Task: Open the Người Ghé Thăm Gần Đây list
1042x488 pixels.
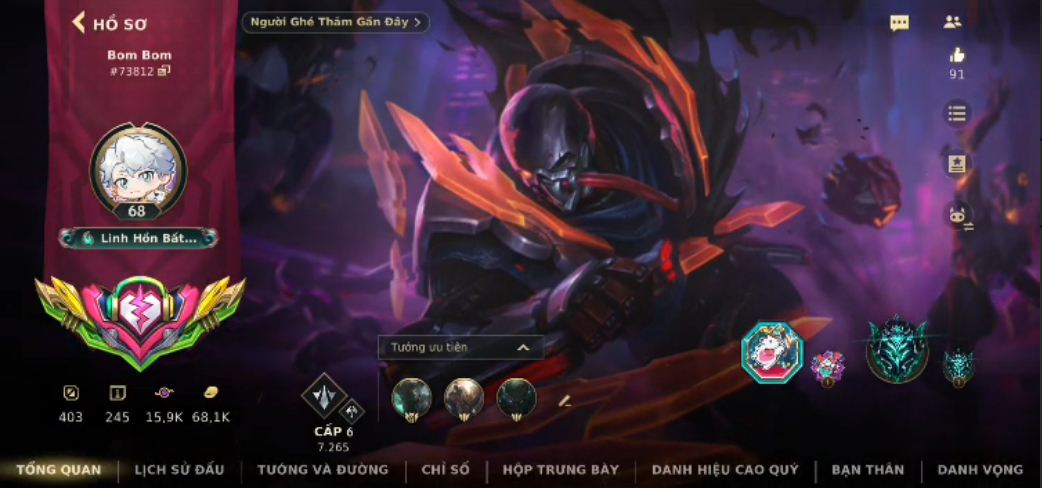Action: (x=336, y=22)
